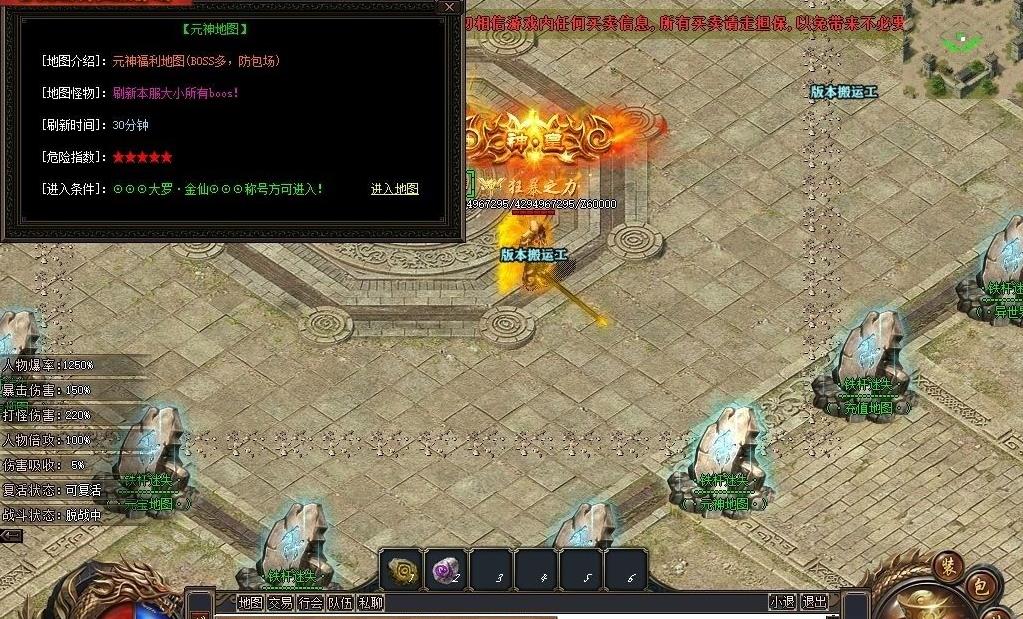
Task: Open the 队伍 team panel
Action: [x=341, y=603]
